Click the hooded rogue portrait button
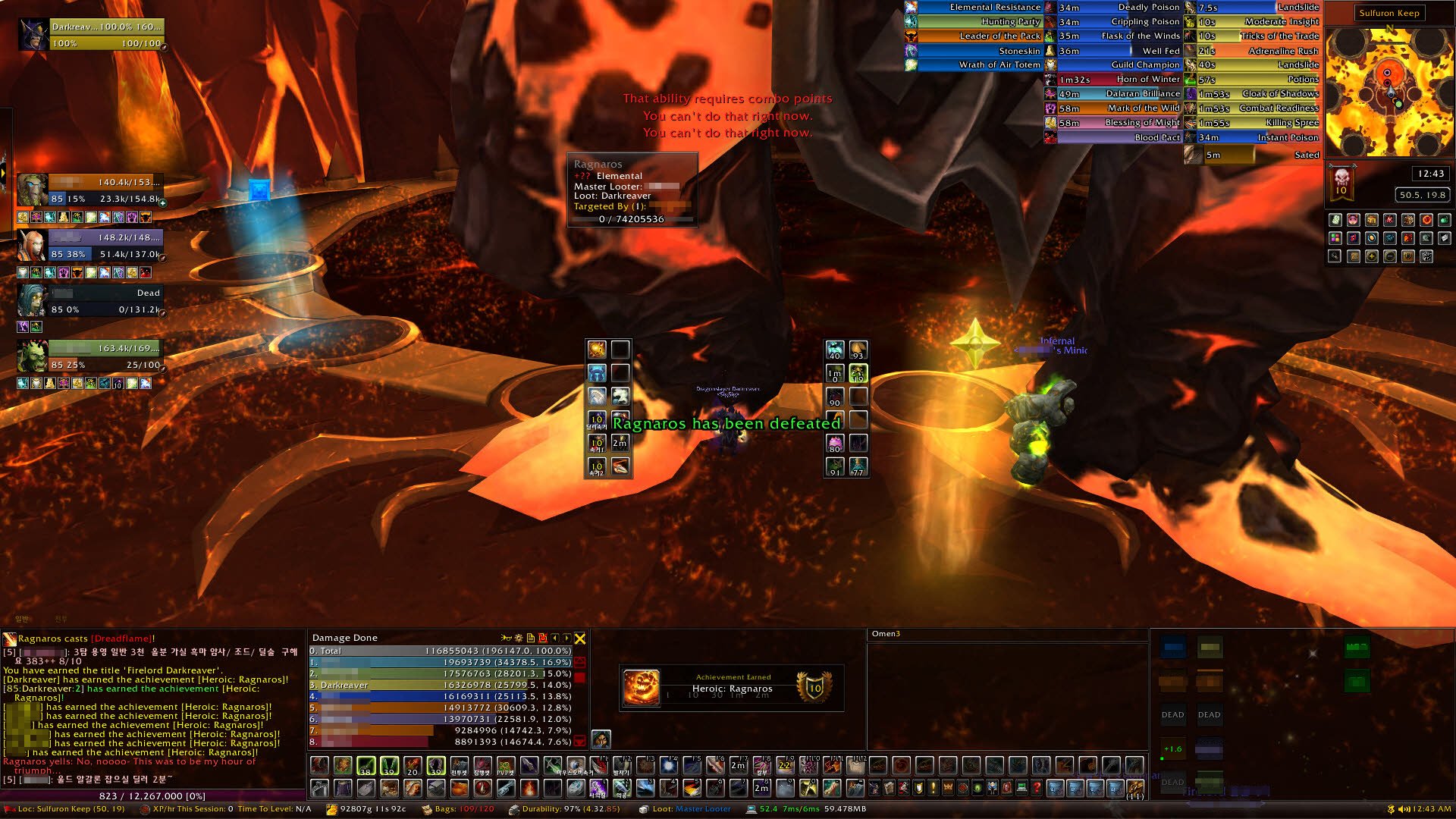This screenshot has height=819, width=1456. [x=601, y=738]
